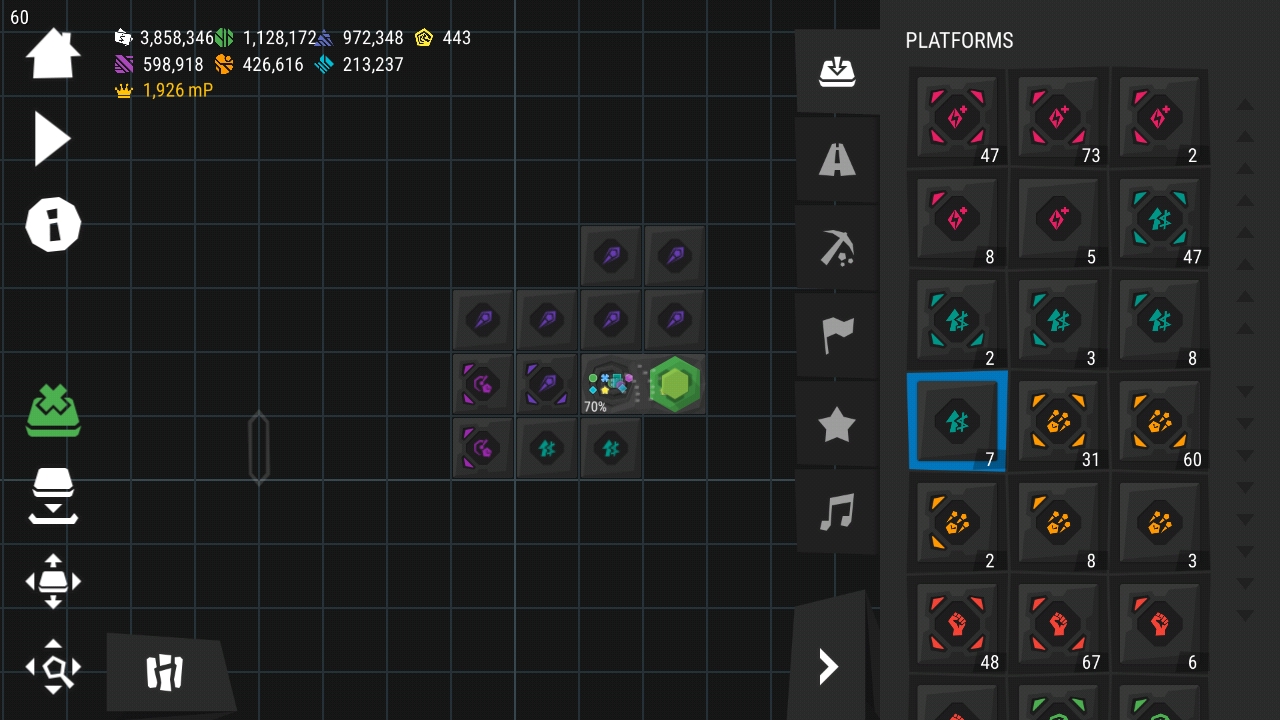This screenshot has width=1280, height=720.
Task: Go to the home screen
Action: (52, 54)
